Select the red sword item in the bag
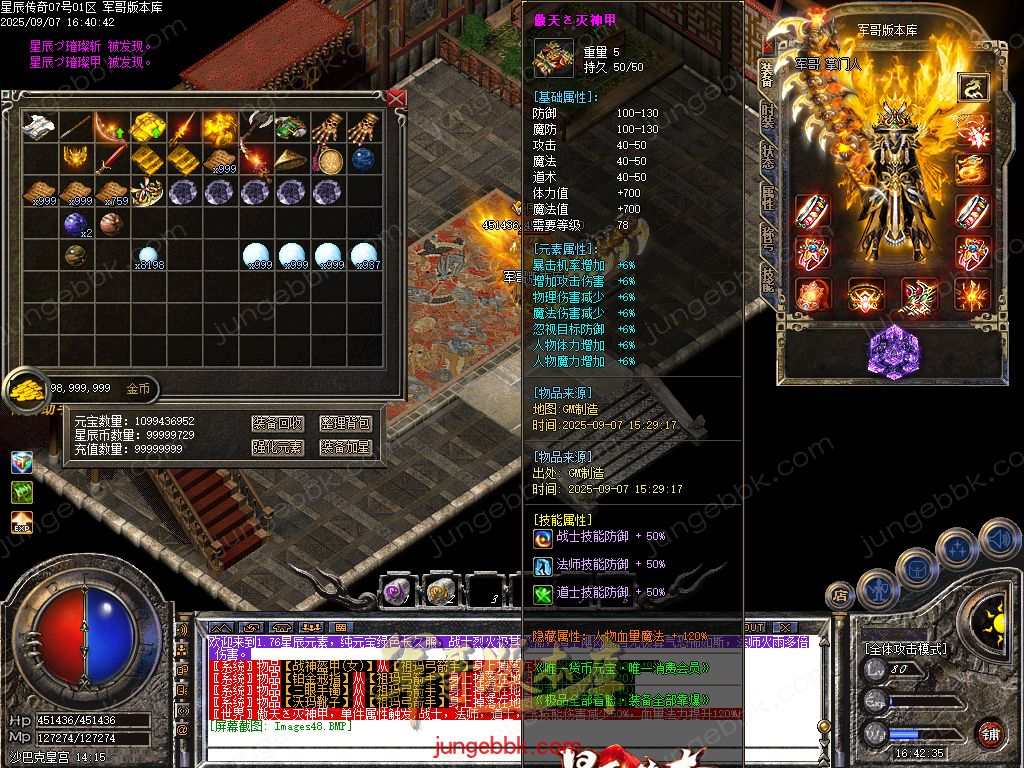The height and width of the screenshot is (768, 1024). 113,158
